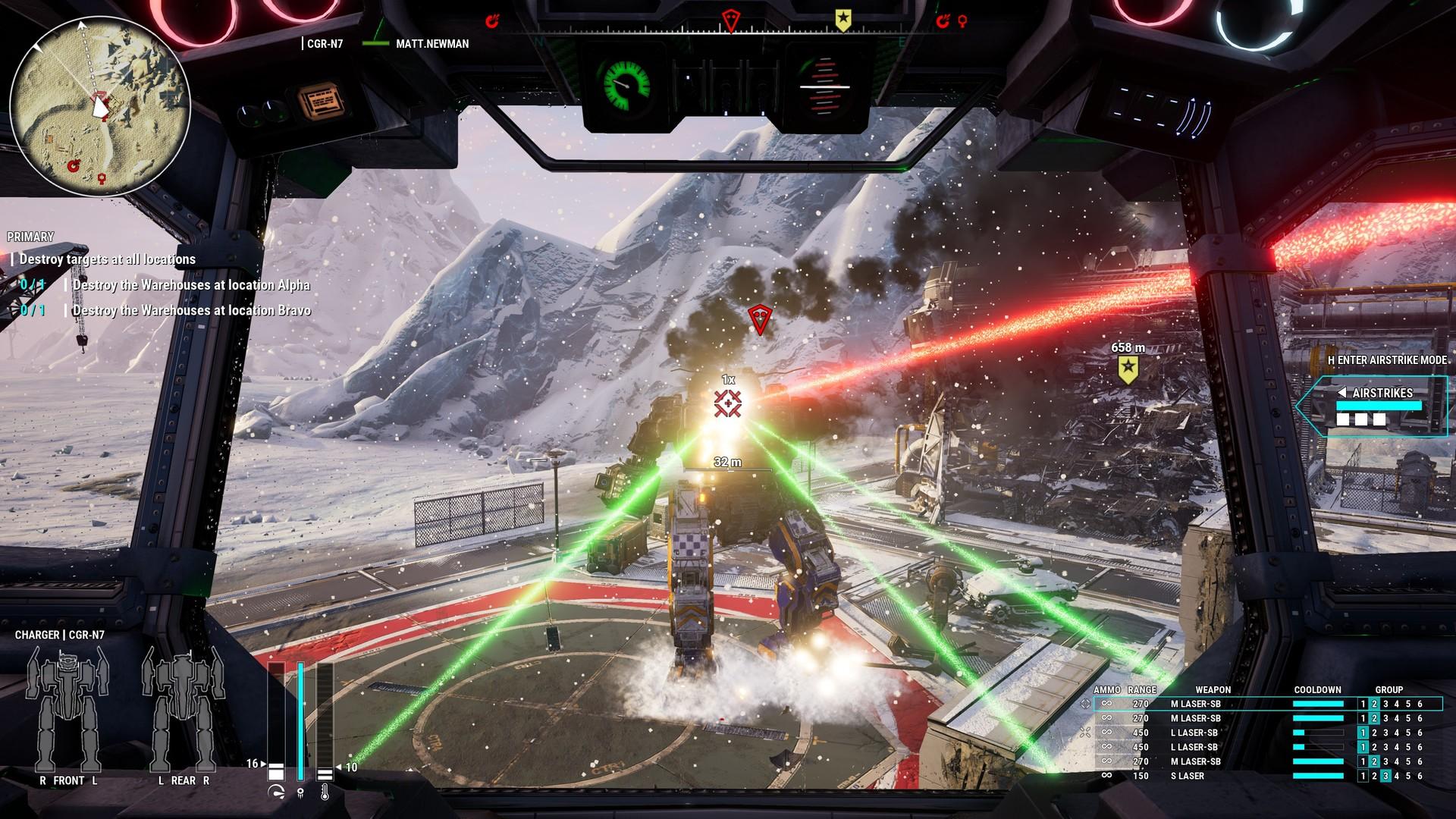Viewport: 1456px width, 819px height.
Task: Click the throttle setting arrow beside the 10
Action: [339, 767]
